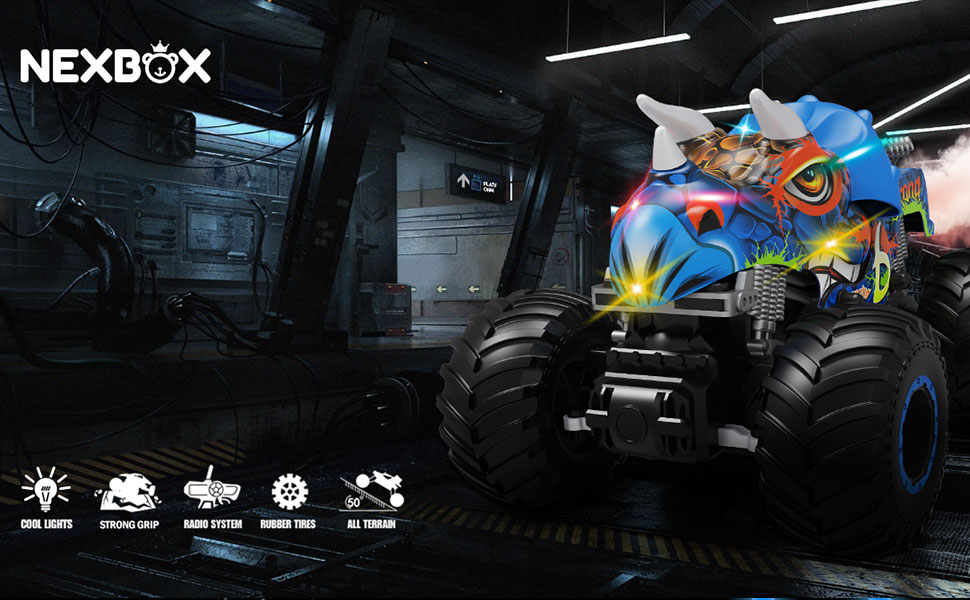Select the Cool Lights bulb icon
Screen dimensions: 970x600
pos(46,491)
